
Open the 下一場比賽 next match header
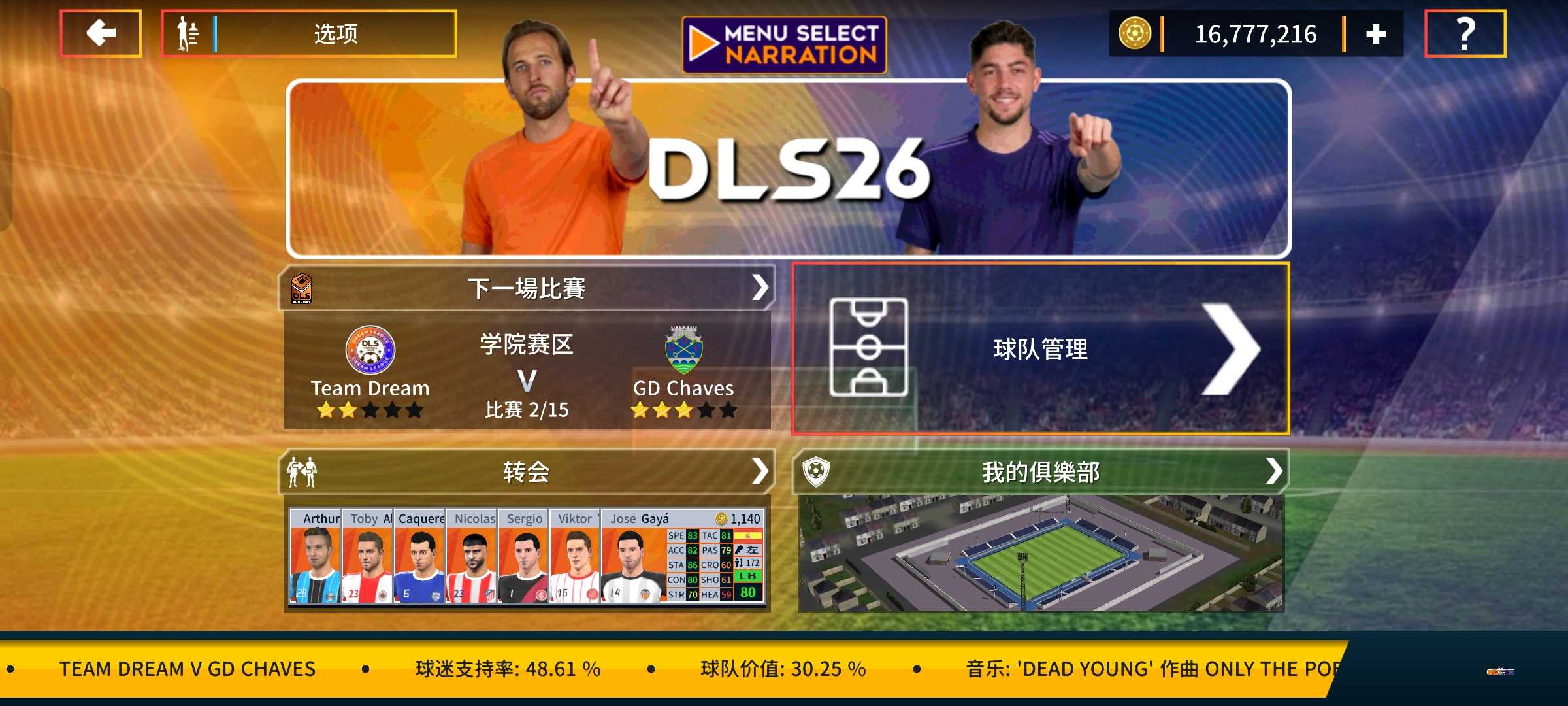[x=527, y=288]
